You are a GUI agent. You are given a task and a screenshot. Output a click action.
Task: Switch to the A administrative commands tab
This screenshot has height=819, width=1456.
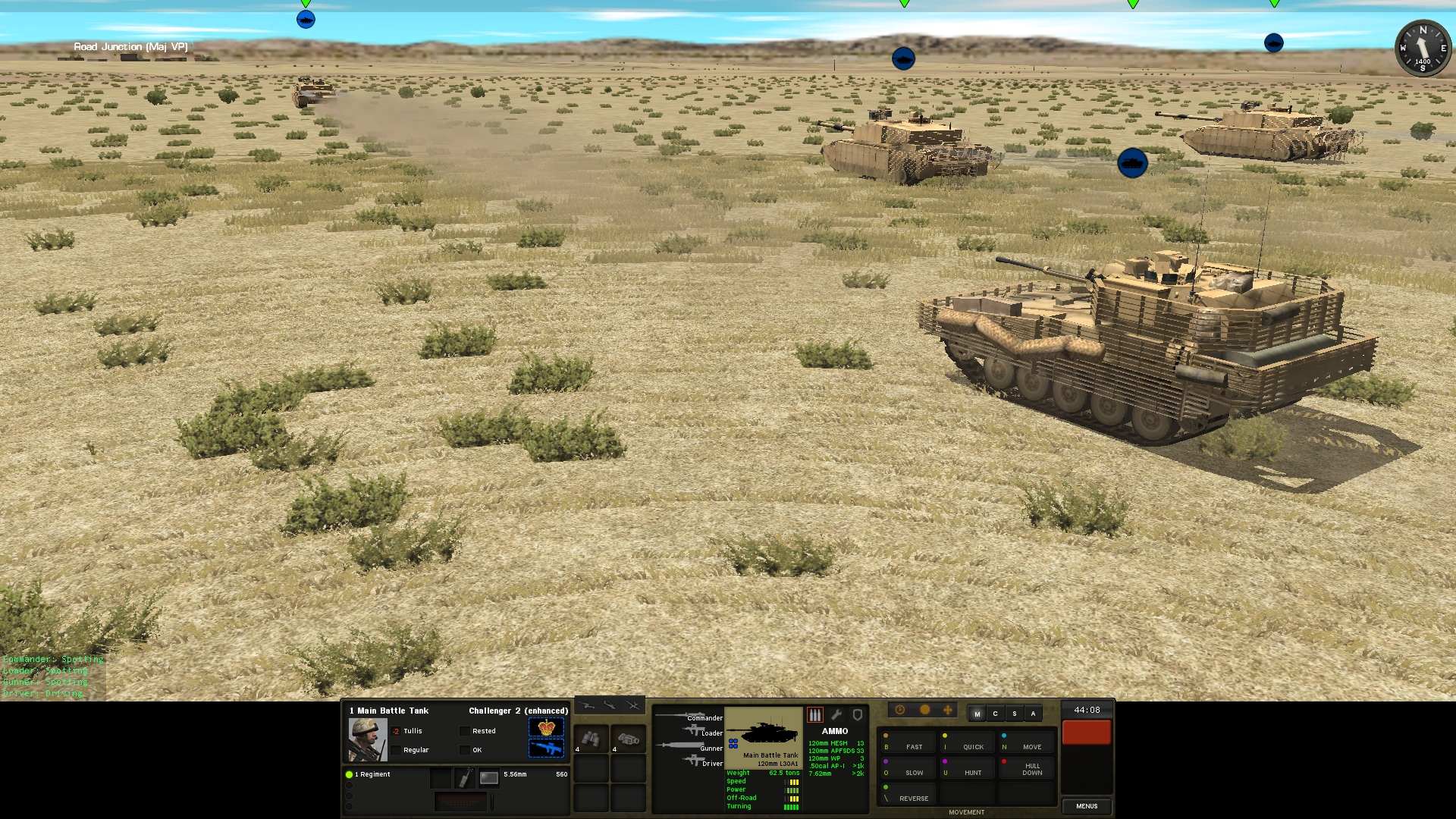point(1033,714)
